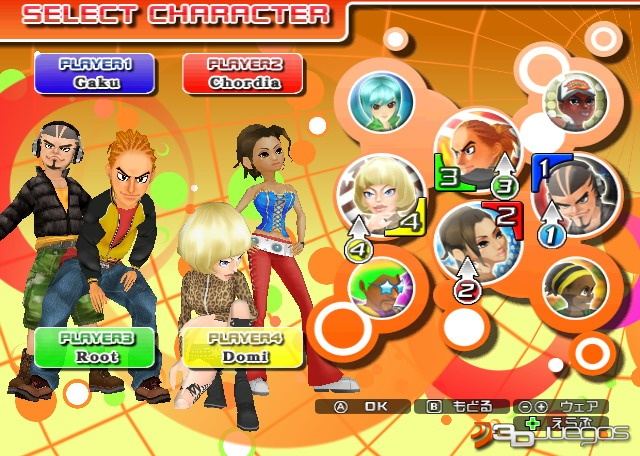Click the blue Player1 Gaku panel
Screen dimensions: 640x456
click(96, 73)
